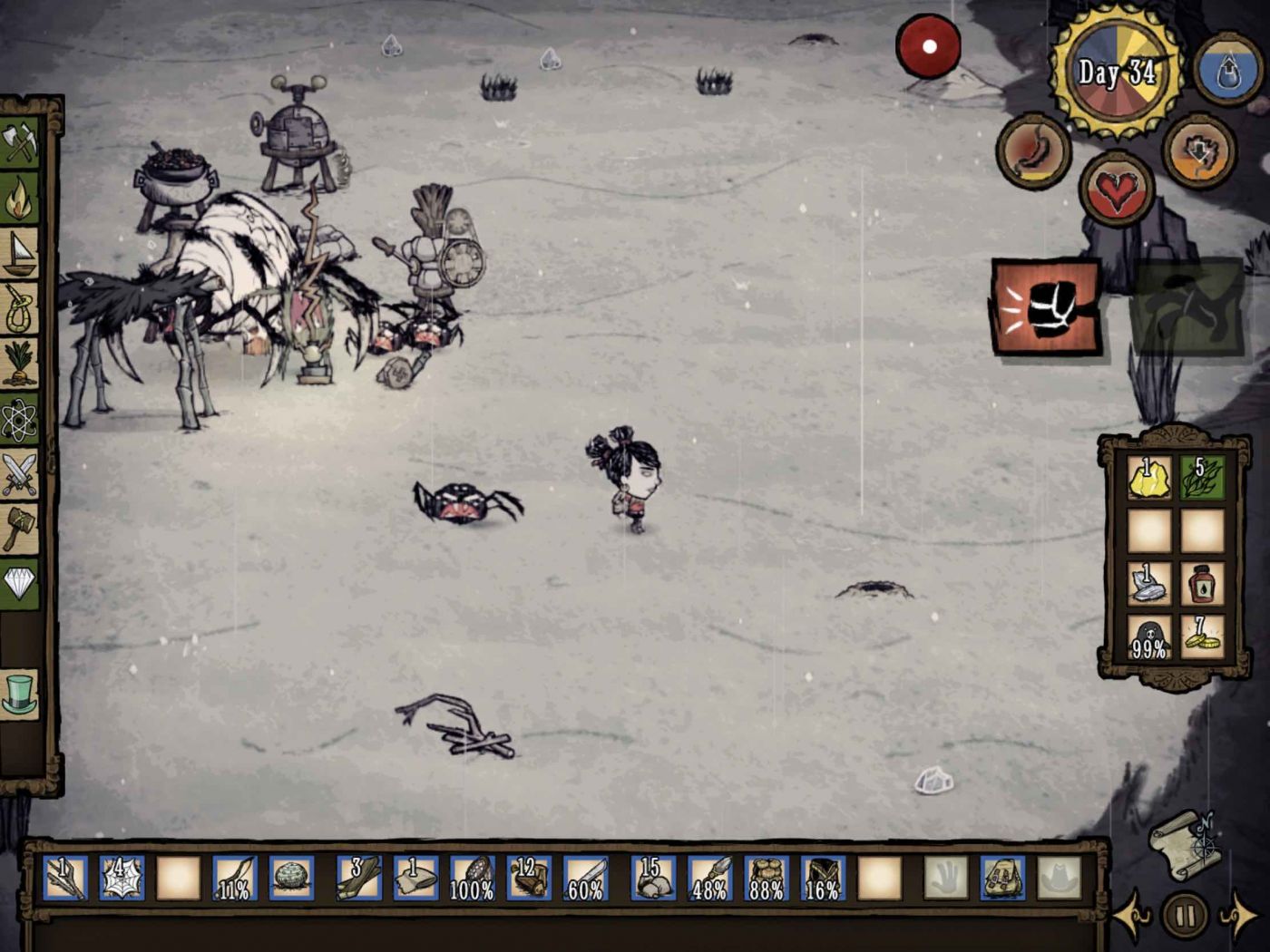Open the Structures hammer tab
The width and height of the screenshot is (1270, 952).
(20, 529)
